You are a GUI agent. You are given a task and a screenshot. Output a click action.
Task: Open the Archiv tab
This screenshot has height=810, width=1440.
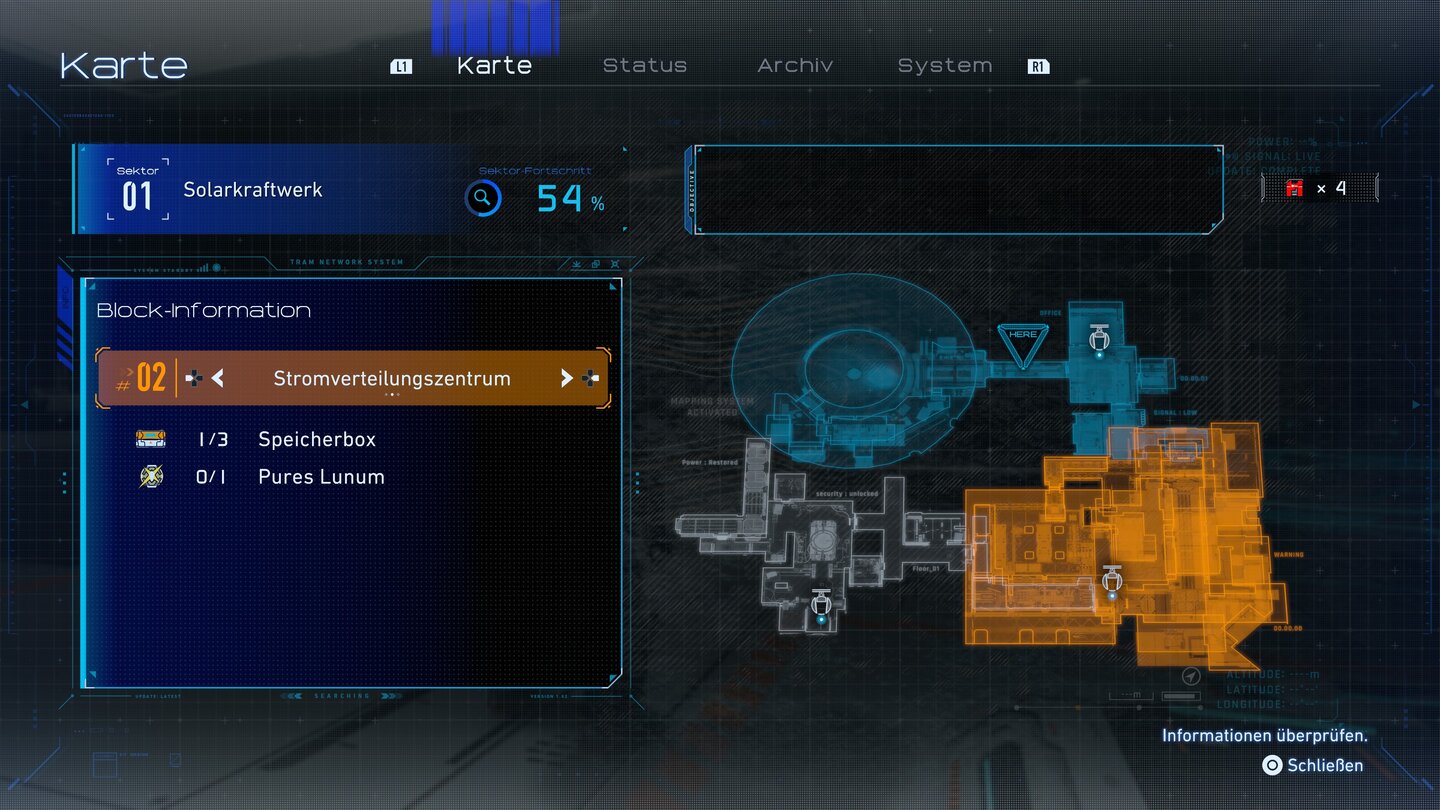tap(795, 66)
